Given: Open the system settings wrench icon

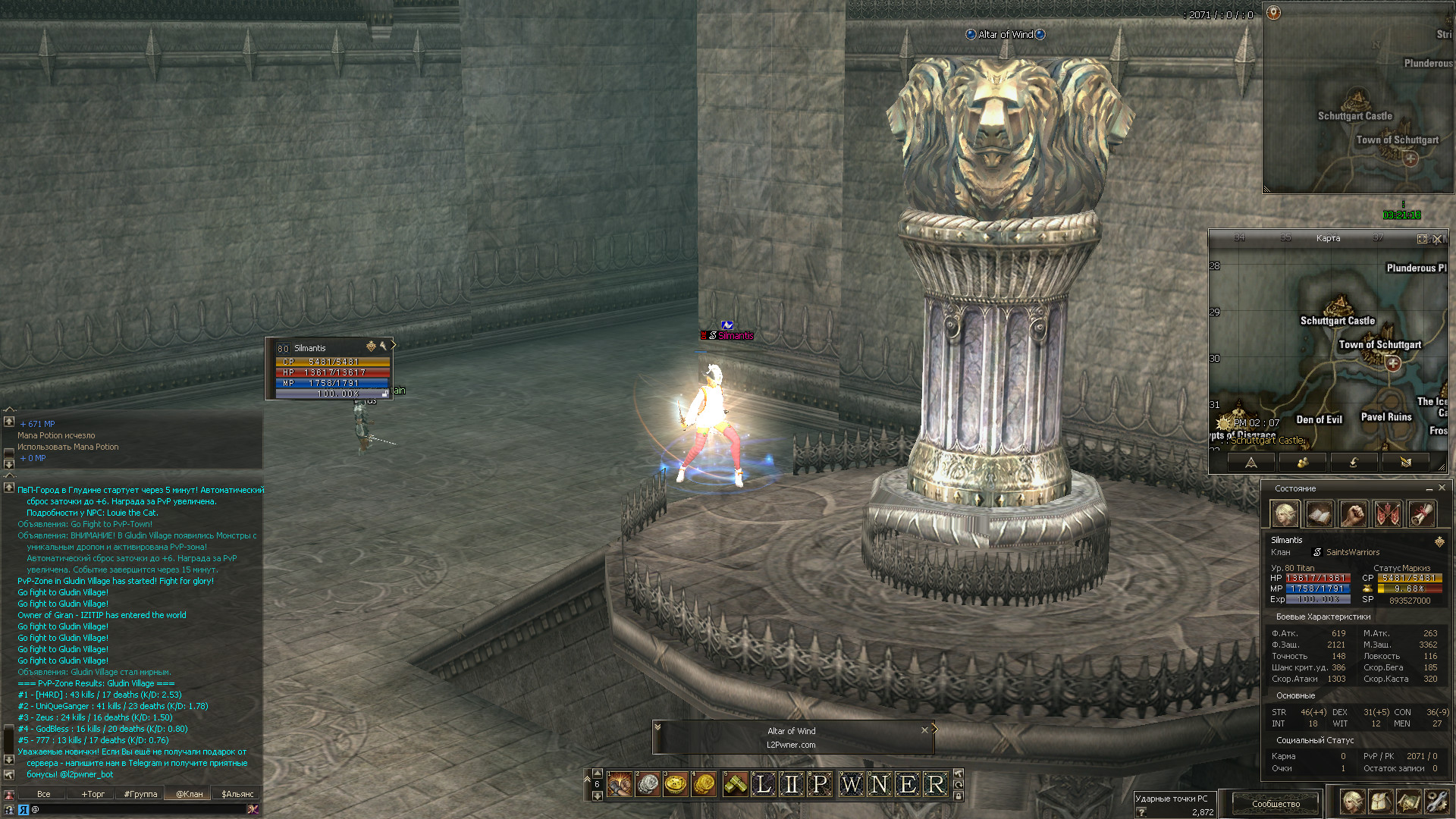Looking at the screenshot, I should pos(1436,801).
